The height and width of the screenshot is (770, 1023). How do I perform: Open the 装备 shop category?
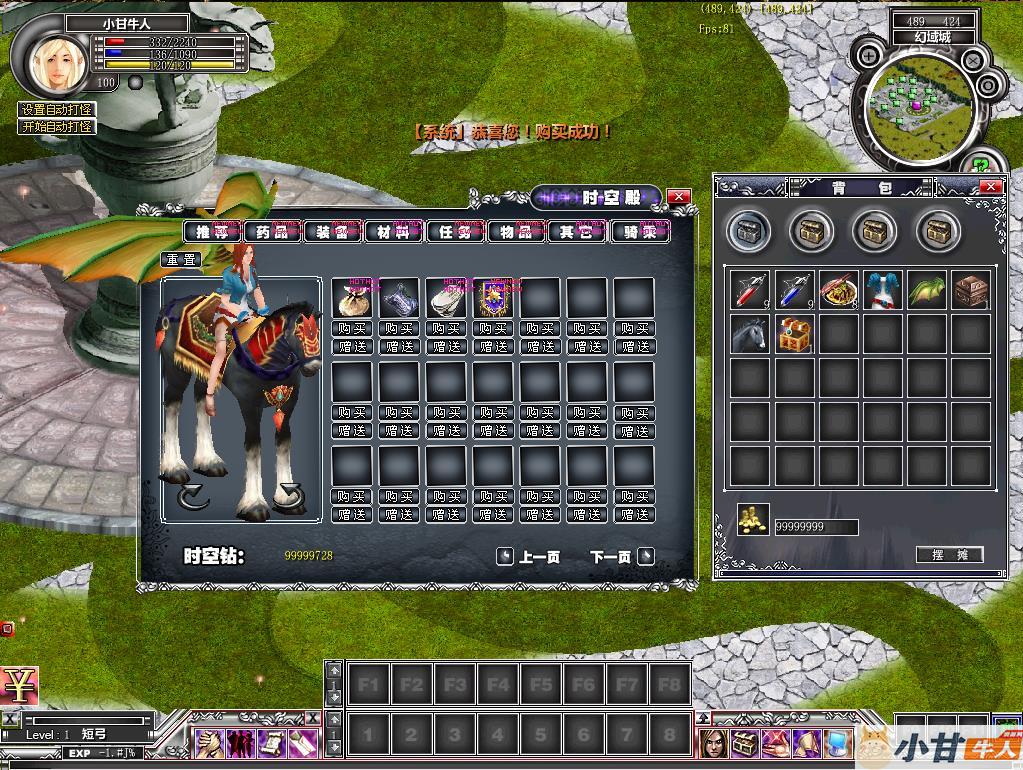click(332, 232)
